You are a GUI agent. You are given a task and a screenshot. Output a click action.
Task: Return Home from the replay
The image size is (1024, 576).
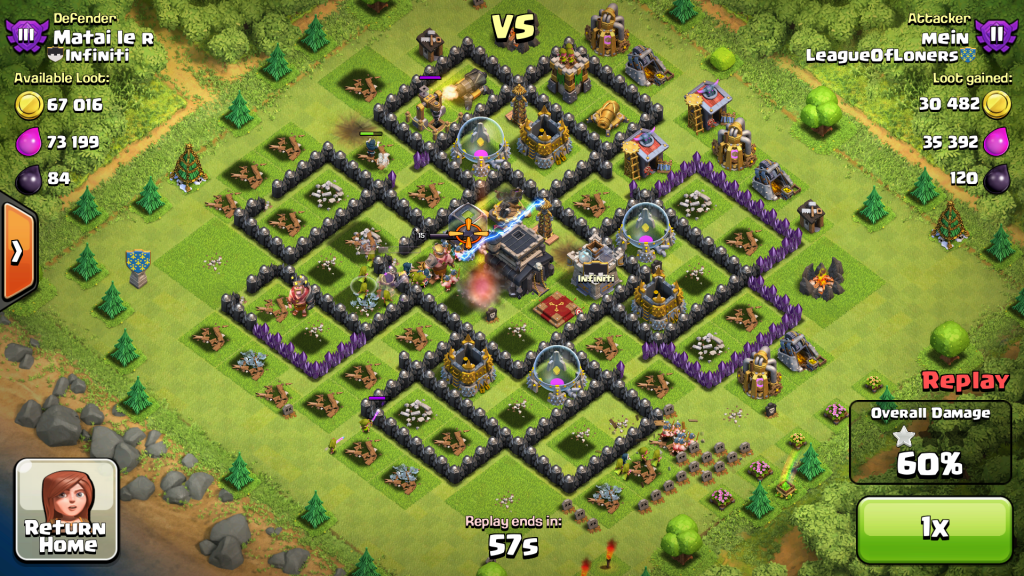[66, 509]
